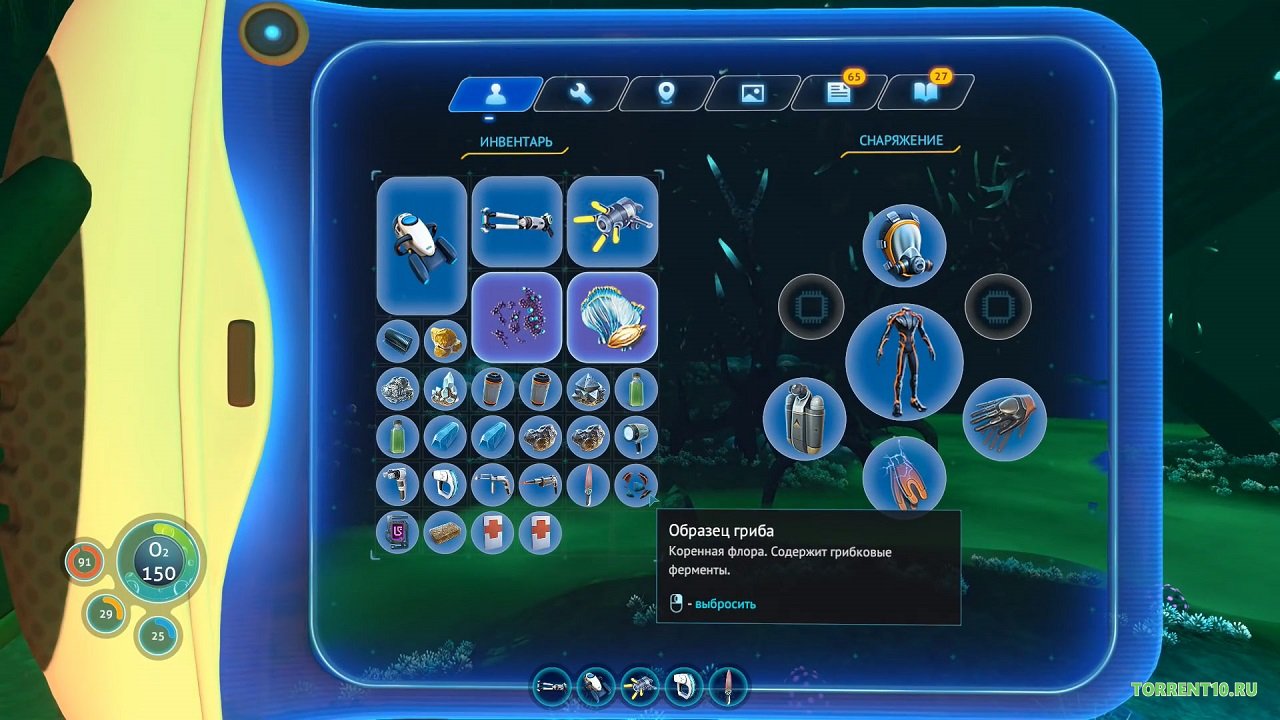Screen dimensions: 1280x720
Task: Select the Seaglide in the inventory
Action: tap(421, 245)
